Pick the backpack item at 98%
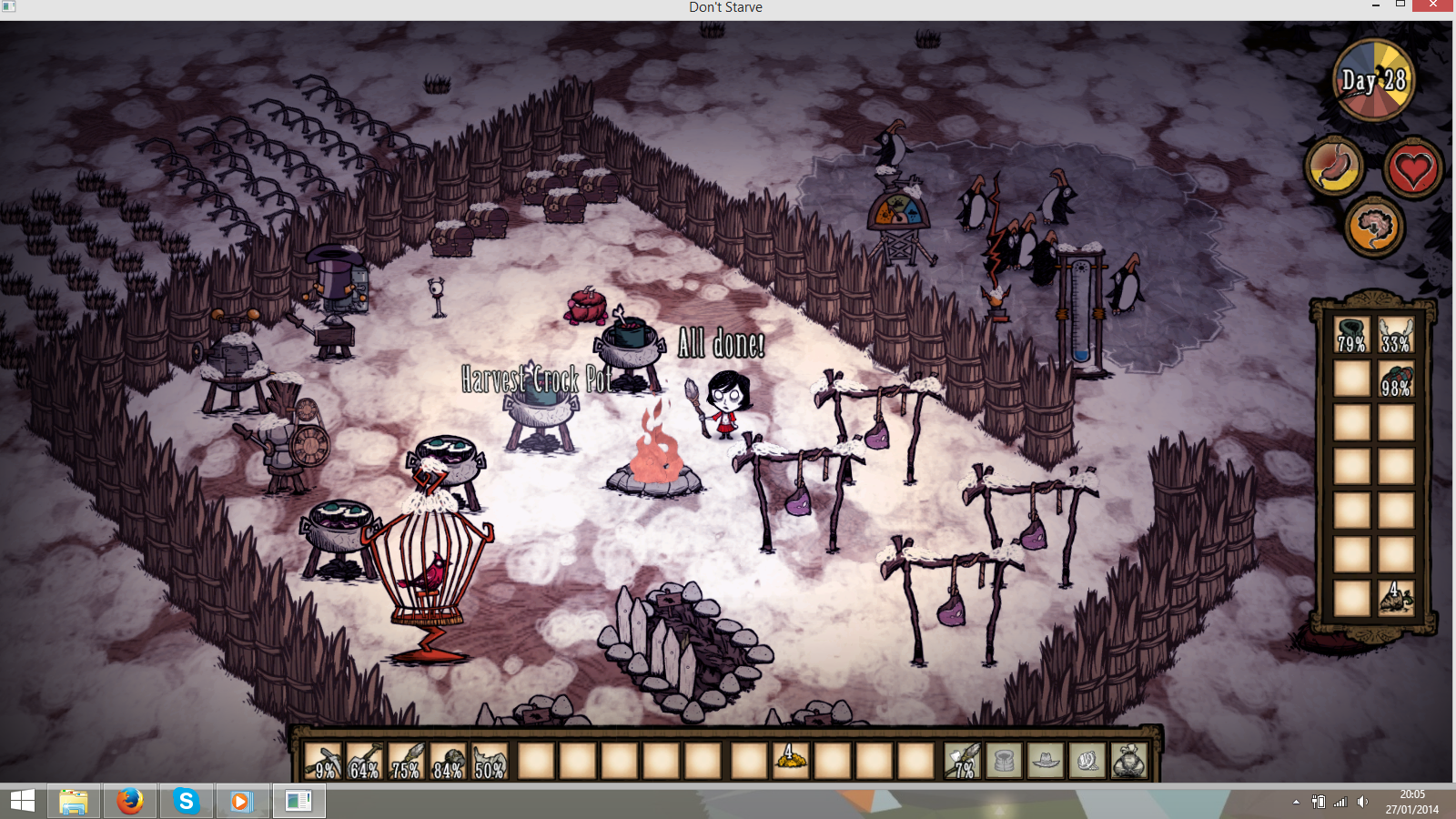Image resolution: width=1456 pixels, height=819 pixels. [1395, 379]
